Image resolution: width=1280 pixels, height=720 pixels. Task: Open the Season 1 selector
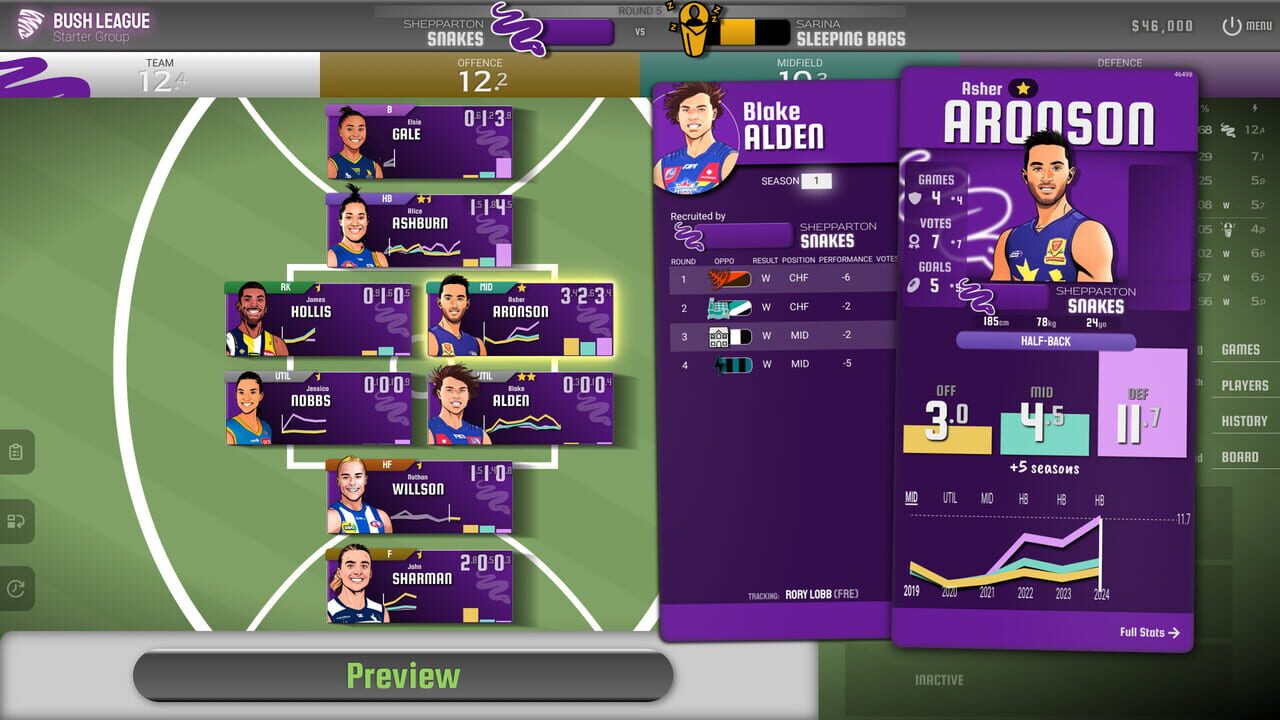(817, 181)
